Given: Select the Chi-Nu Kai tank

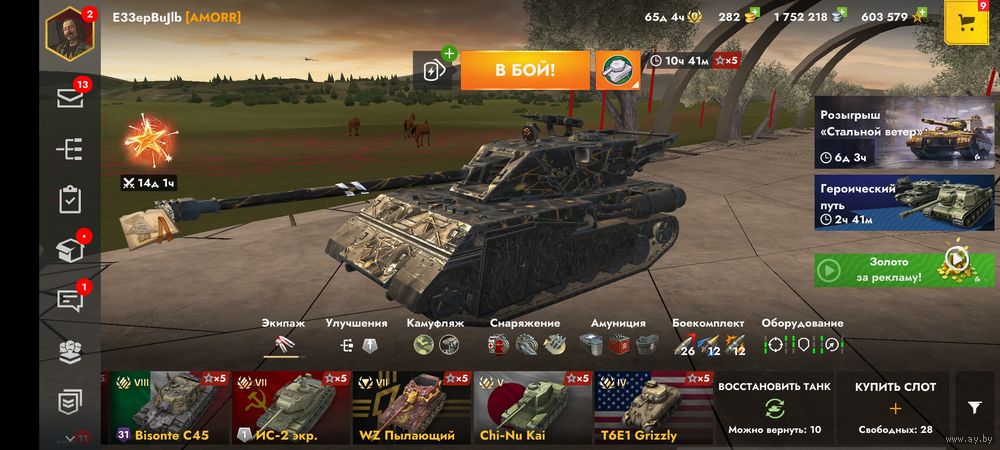Looking at the screenshot, I should (x=532, y=408).
